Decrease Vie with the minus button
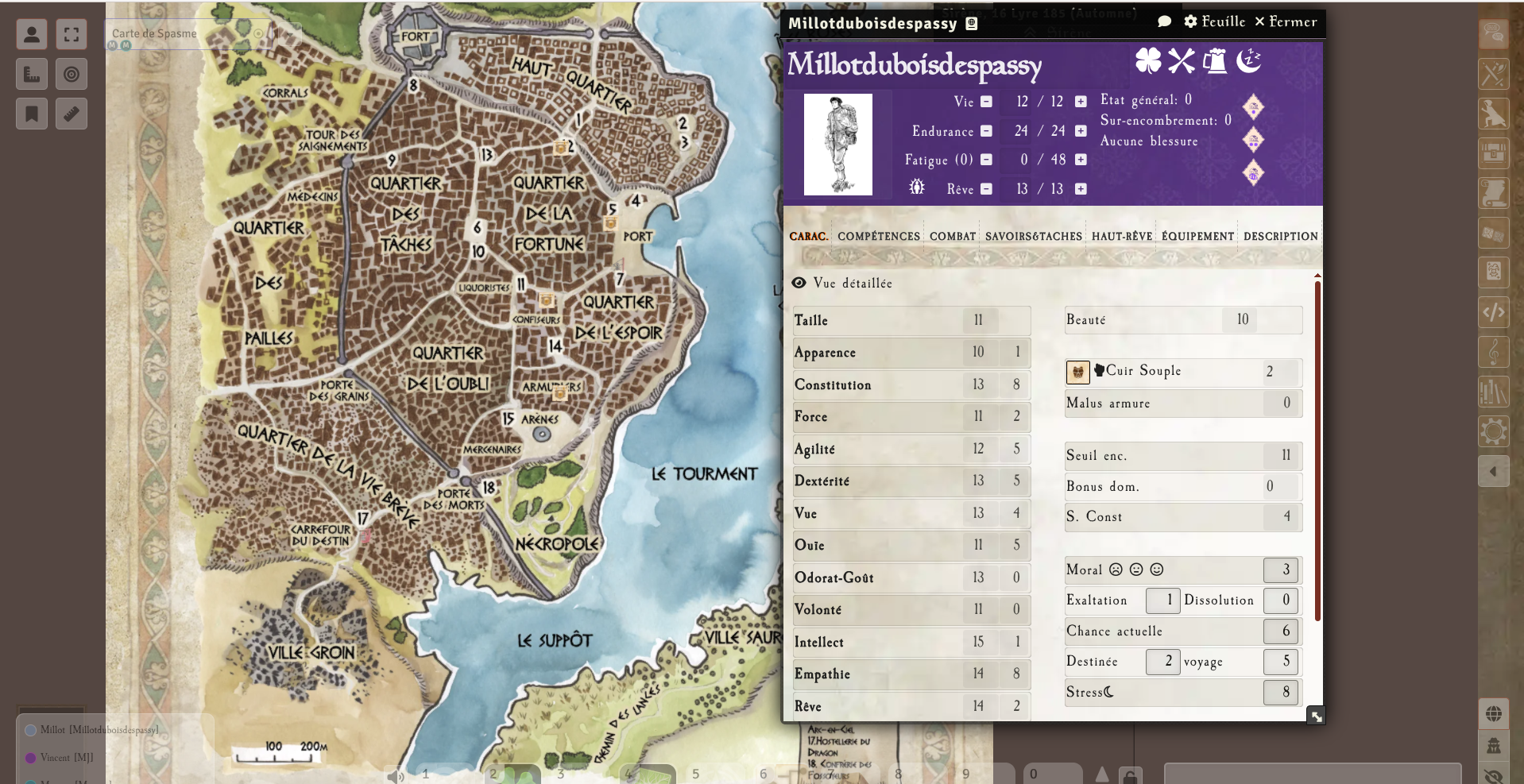The width and height of the screenshot is (1524, 784). [x=986, y=102]
